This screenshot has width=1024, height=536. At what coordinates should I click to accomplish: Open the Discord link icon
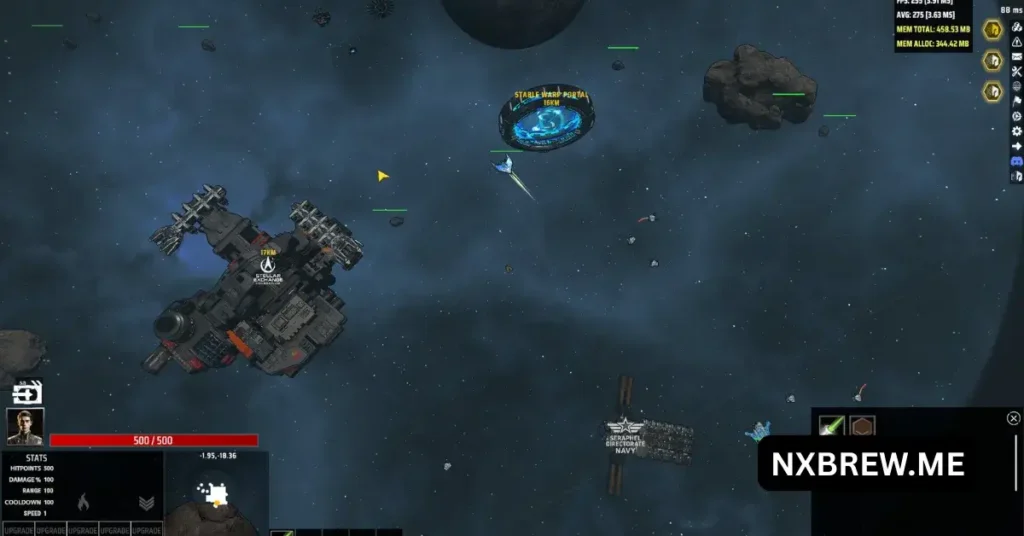[1017, 160]
